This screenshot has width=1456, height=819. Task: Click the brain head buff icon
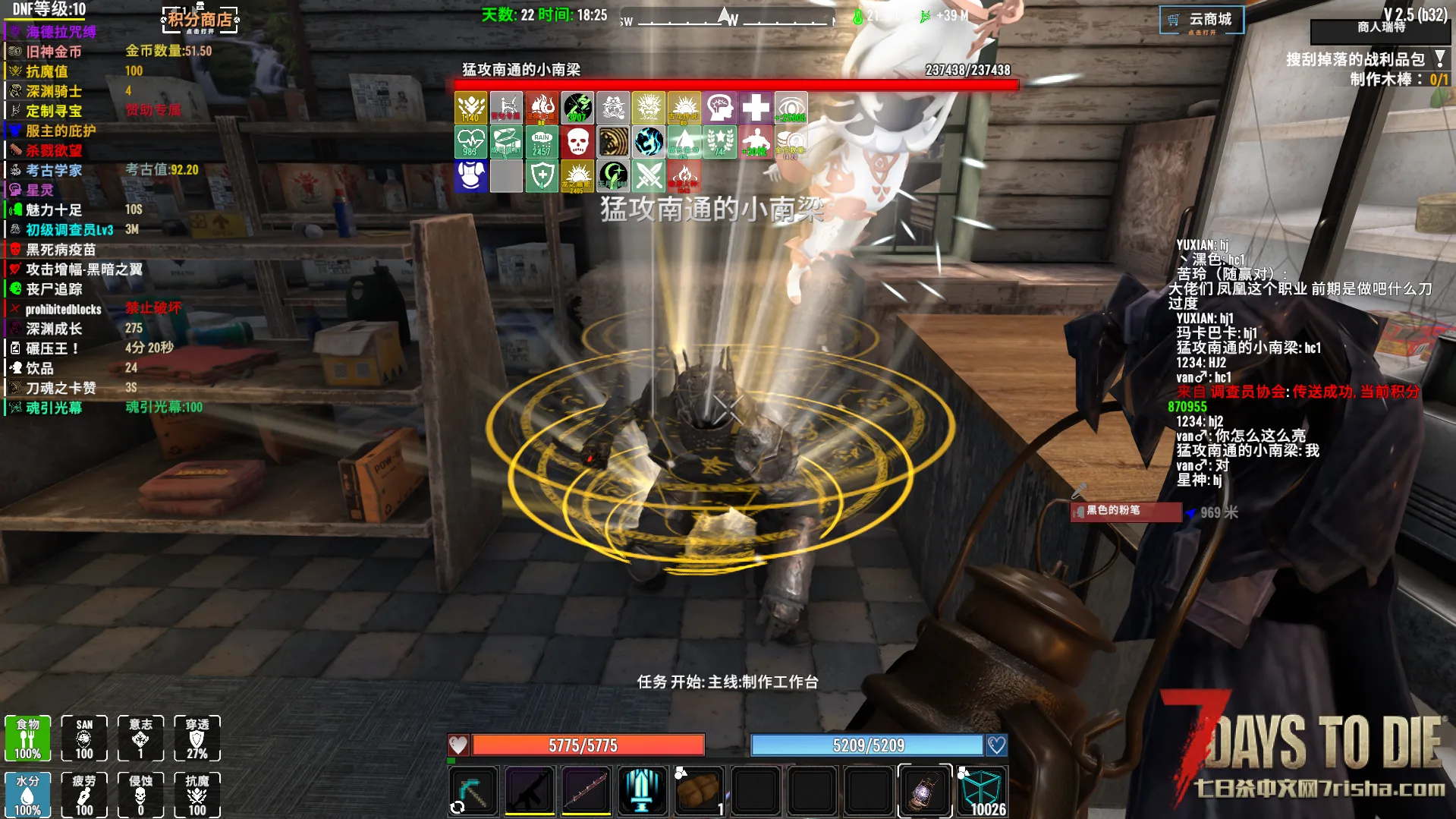click(x=719, y=108)
